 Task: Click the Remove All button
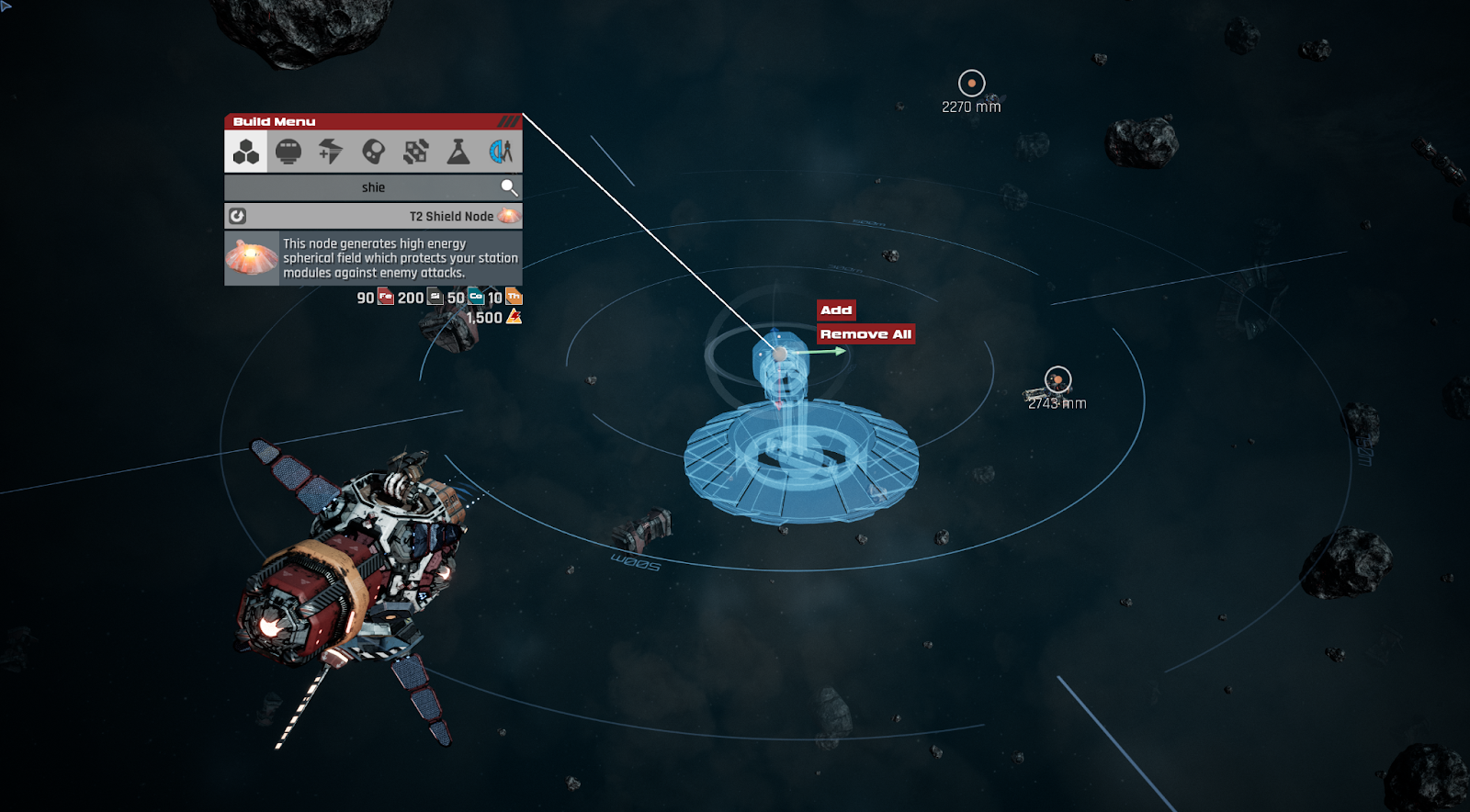865,333
